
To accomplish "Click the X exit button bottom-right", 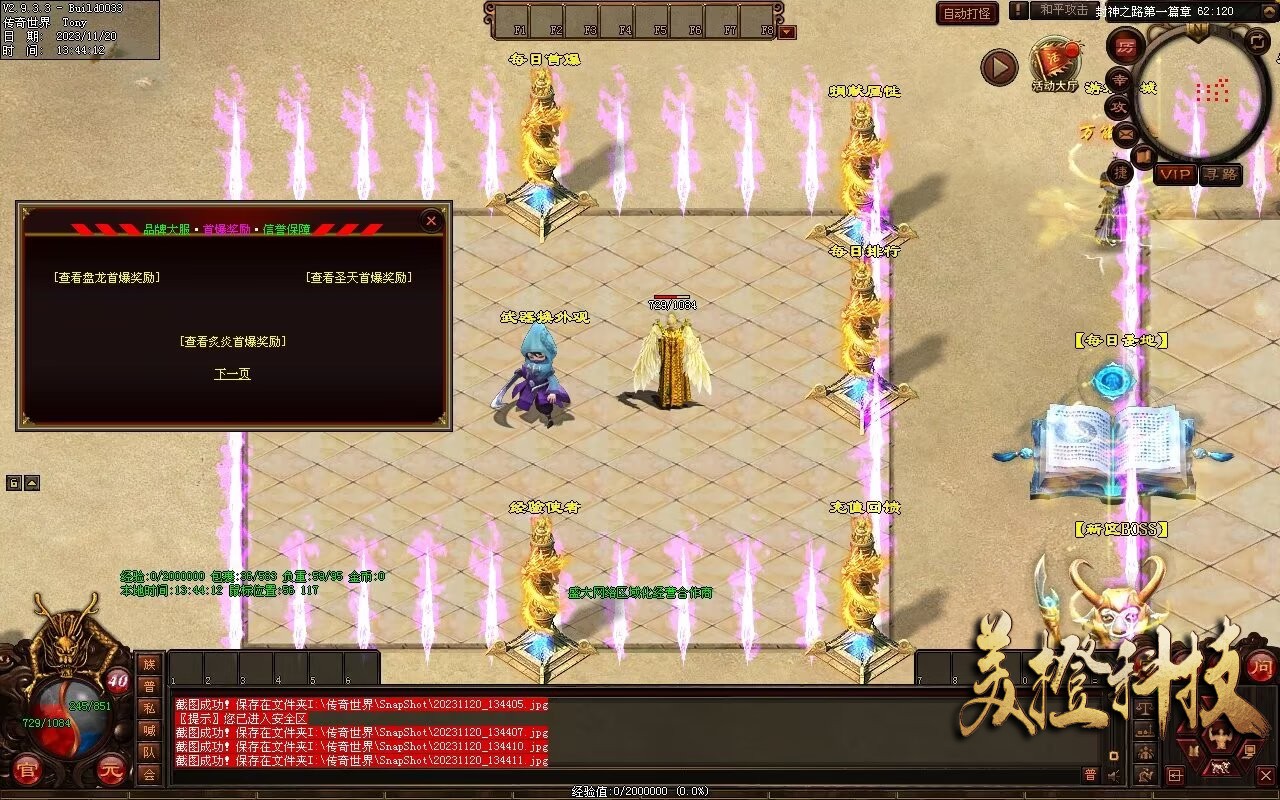I will (1265, 775).
